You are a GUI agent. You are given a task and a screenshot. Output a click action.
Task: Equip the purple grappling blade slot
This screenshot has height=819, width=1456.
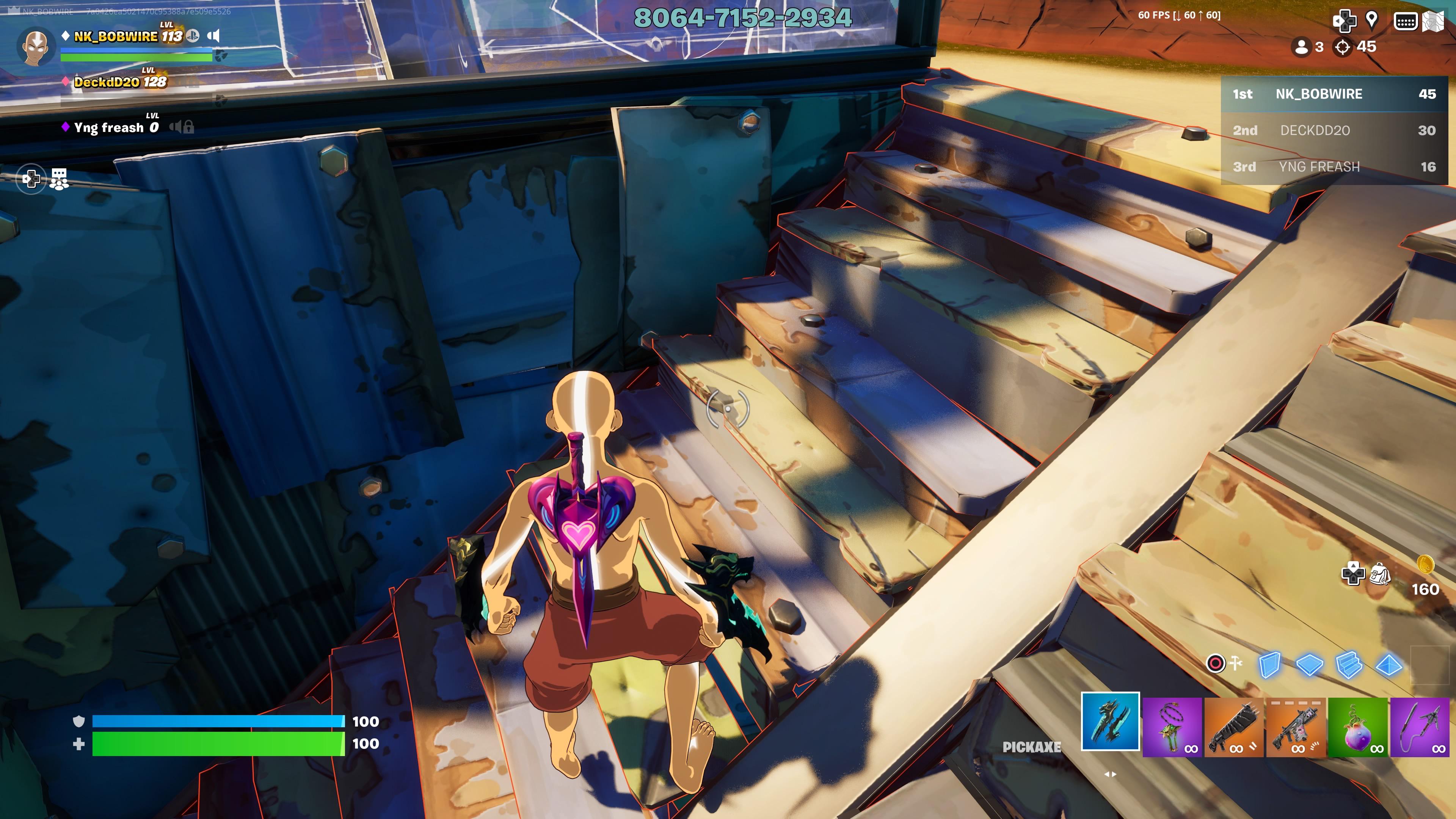1419,727
